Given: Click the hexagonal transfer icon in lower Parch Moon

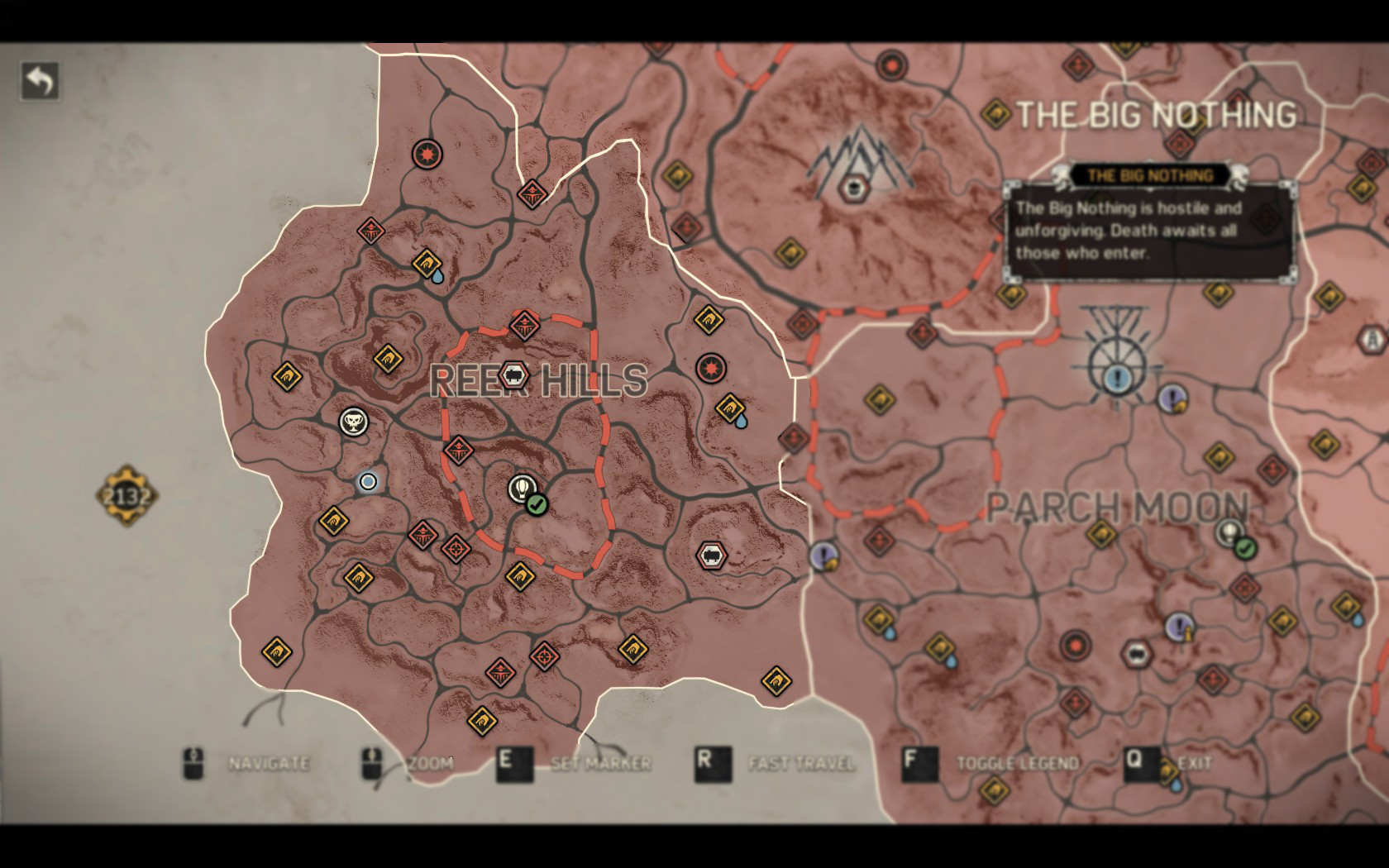Looking at the screenshot, I should (x=1137, y=653).
